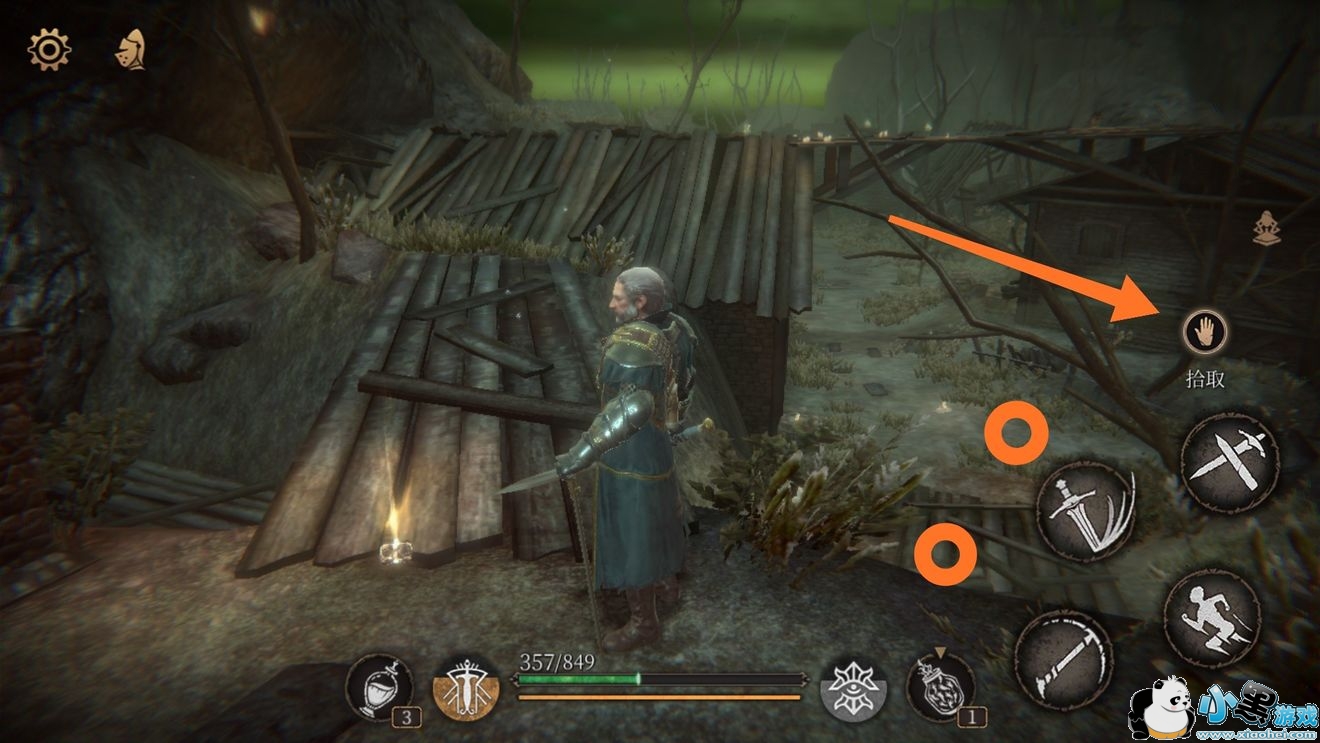This screenshot has width=1320, height=743.
Task: Activate the running figure dodge button
Action: [x=1212, y=618]
